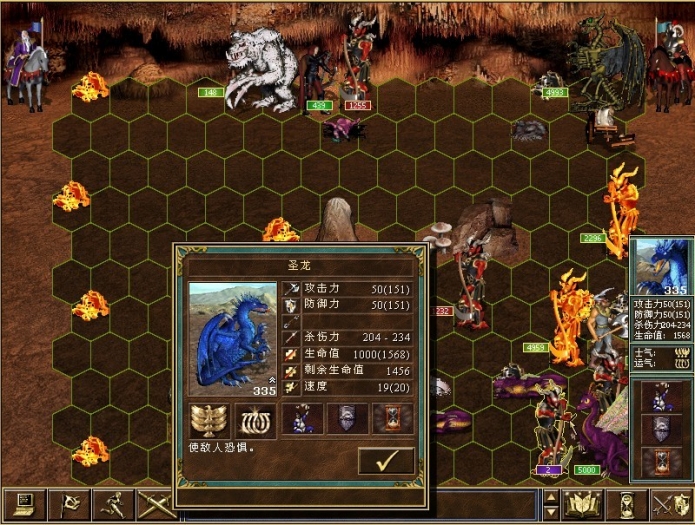
Task: Confirm the dragon info dialog with the checkmark
Action: coord(386,461)
